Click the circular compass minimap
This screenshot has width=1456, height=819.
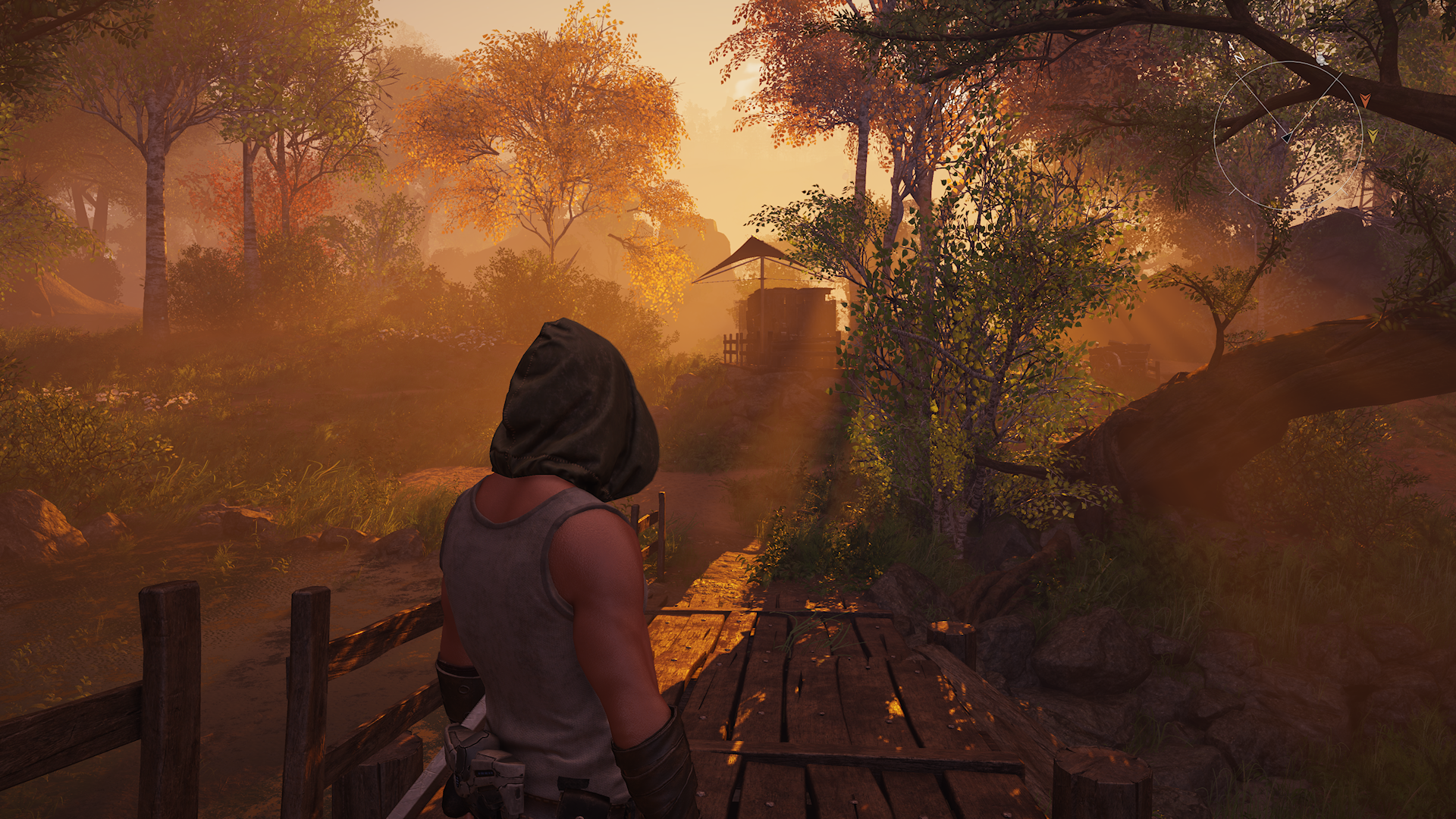click(x=1288, y=135)
